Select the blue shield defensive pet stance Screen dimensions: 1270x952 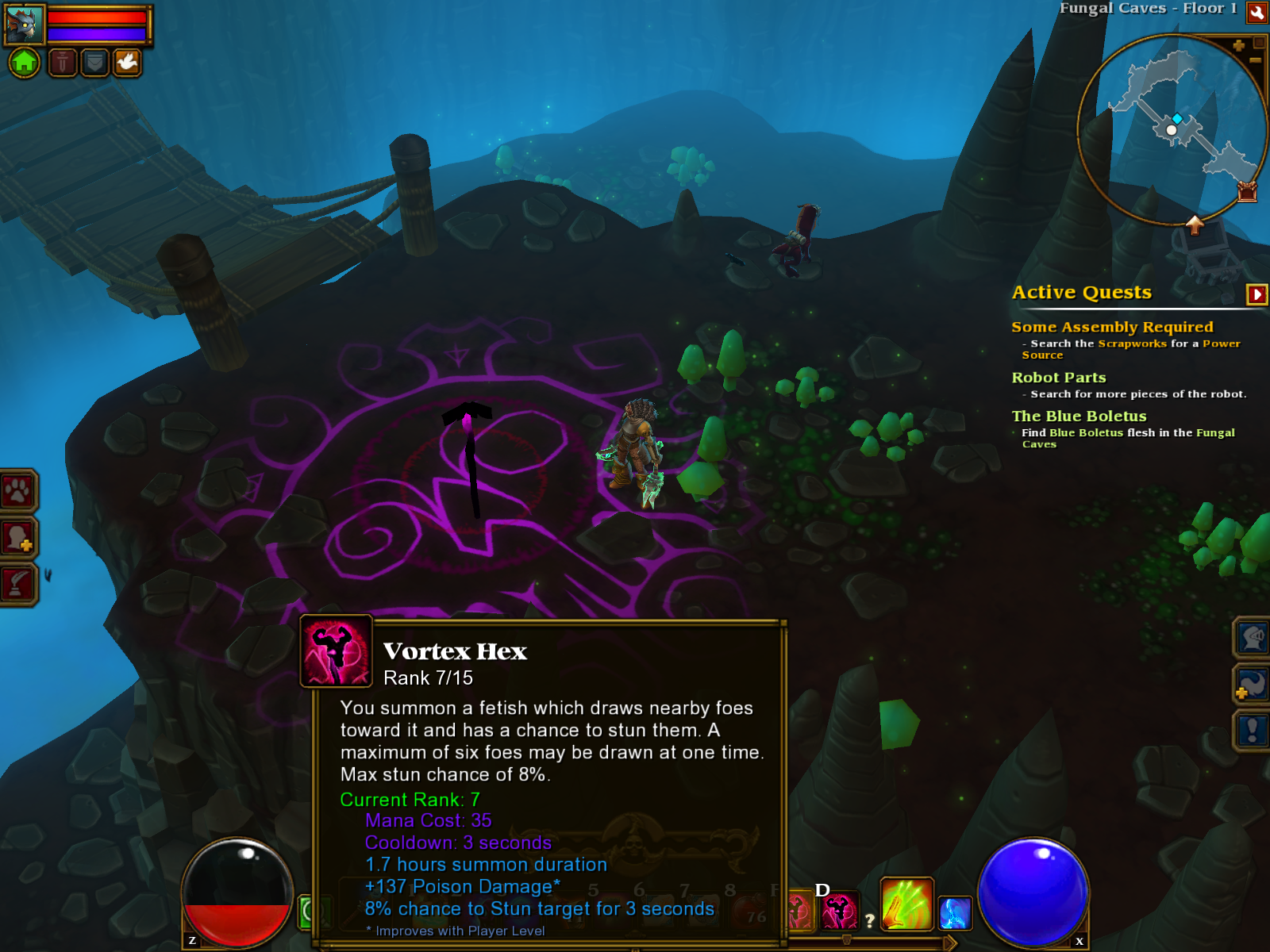point(94,62)
